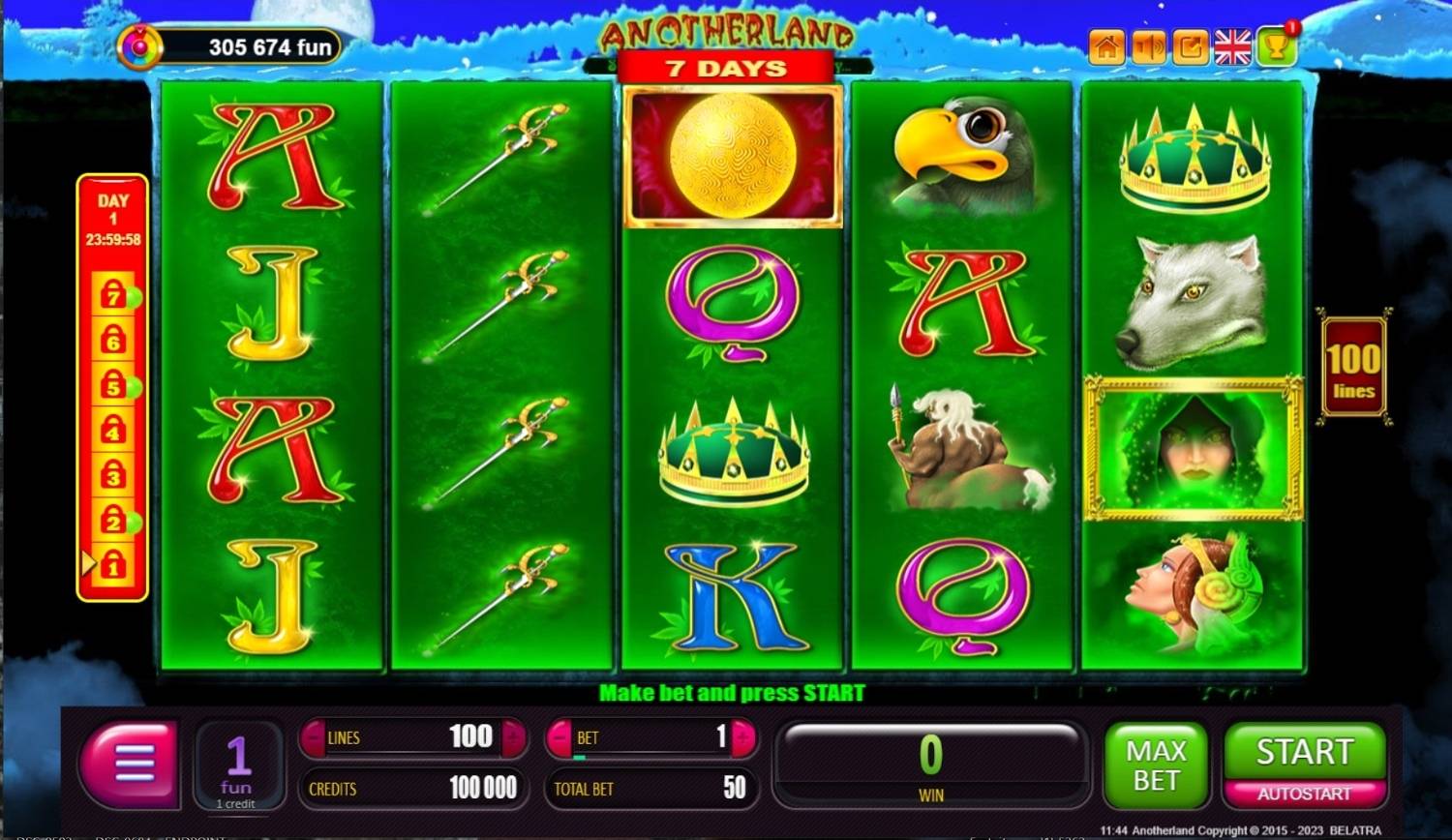Enable AUTOSTART spins
The width and height of the screenshot is (1452, 840).
[1304, 795]
